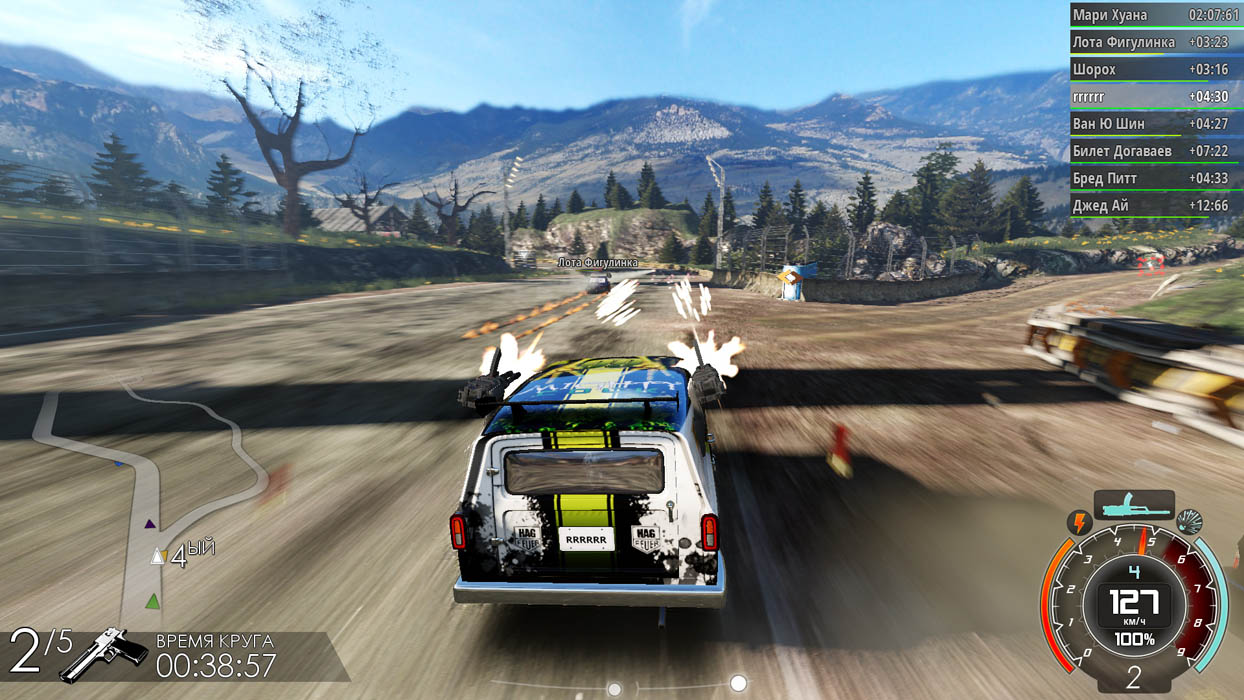Image resolution: width=1244 pixels, height=700 pixels.
Task: Open the track minimap
Action: click(x=150, y=500)
